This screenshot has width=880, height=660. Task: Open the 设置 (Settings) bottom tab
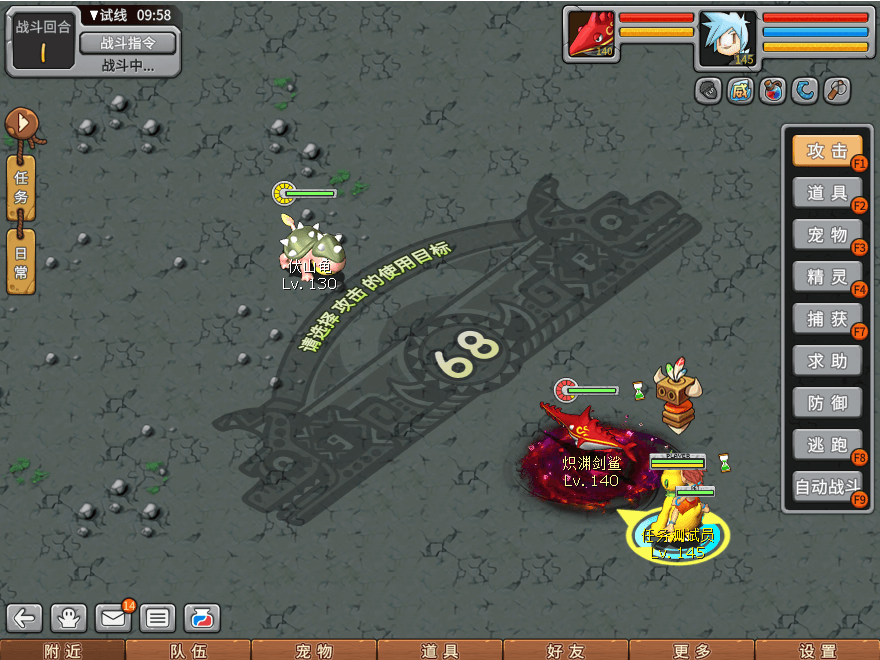(x=817, y=651)
